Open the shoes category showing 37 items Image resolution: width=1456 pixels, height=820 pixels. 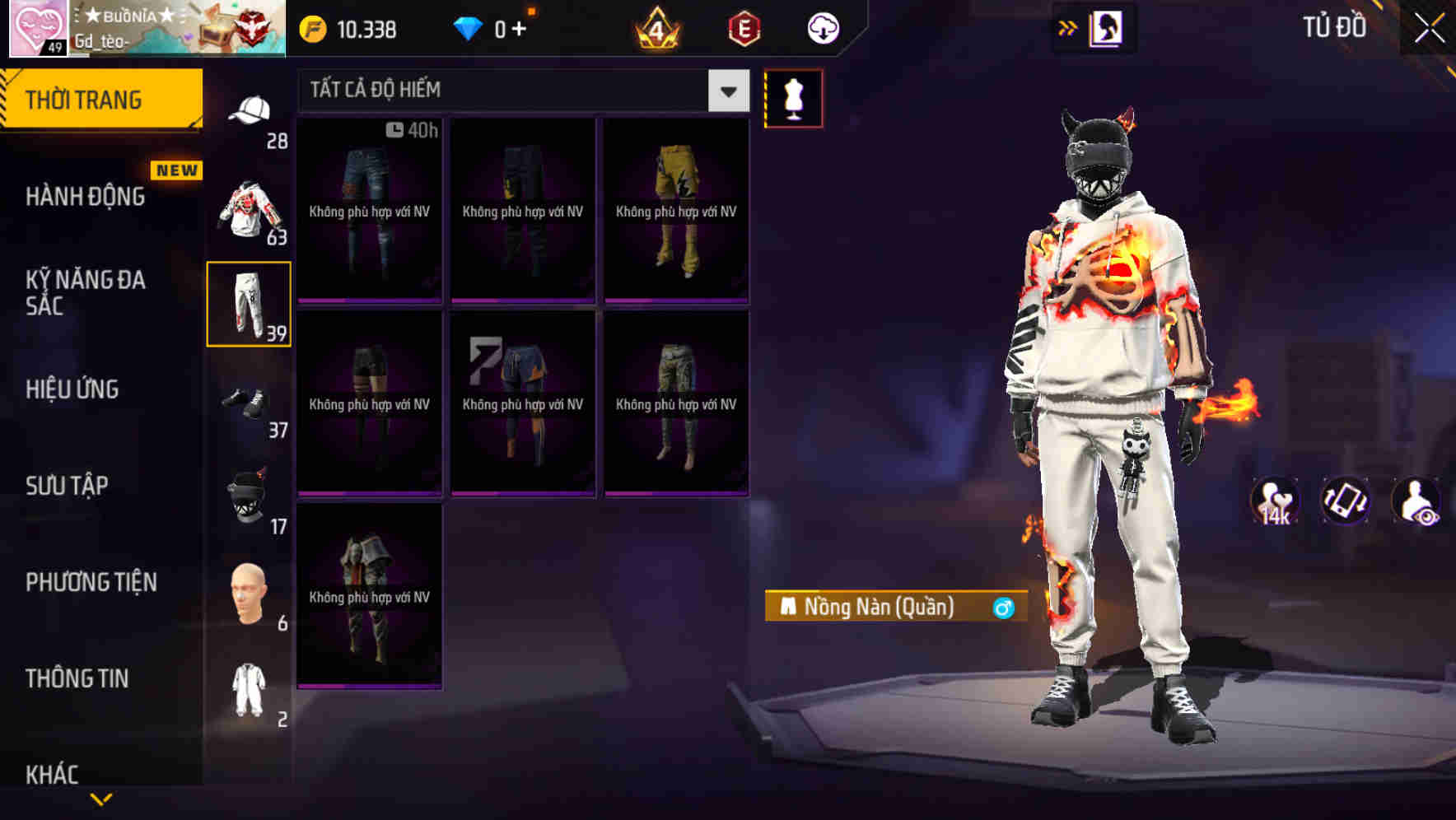248,403
